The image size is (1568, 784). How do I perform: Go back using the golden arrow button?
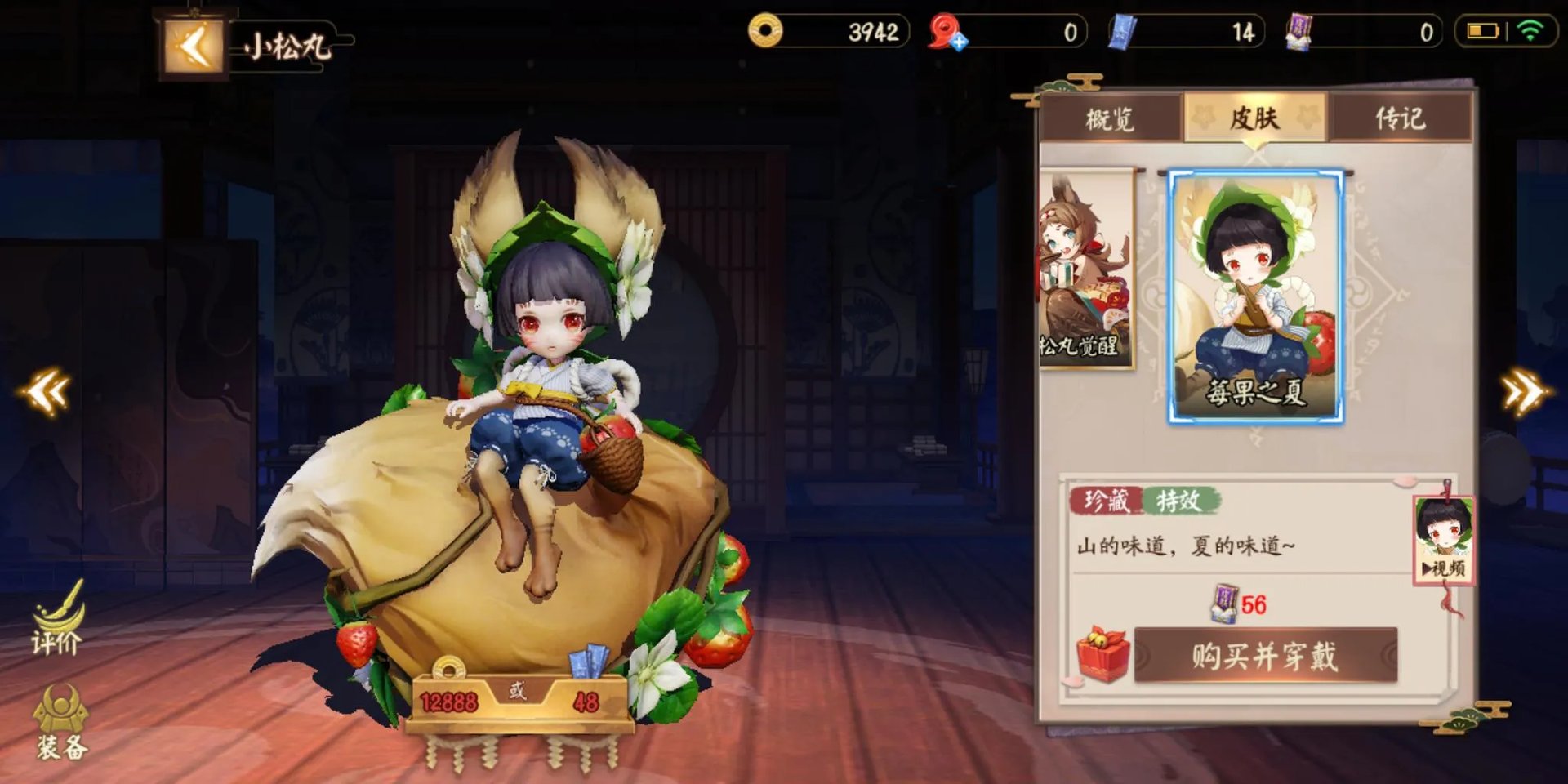tap(194, 47)
